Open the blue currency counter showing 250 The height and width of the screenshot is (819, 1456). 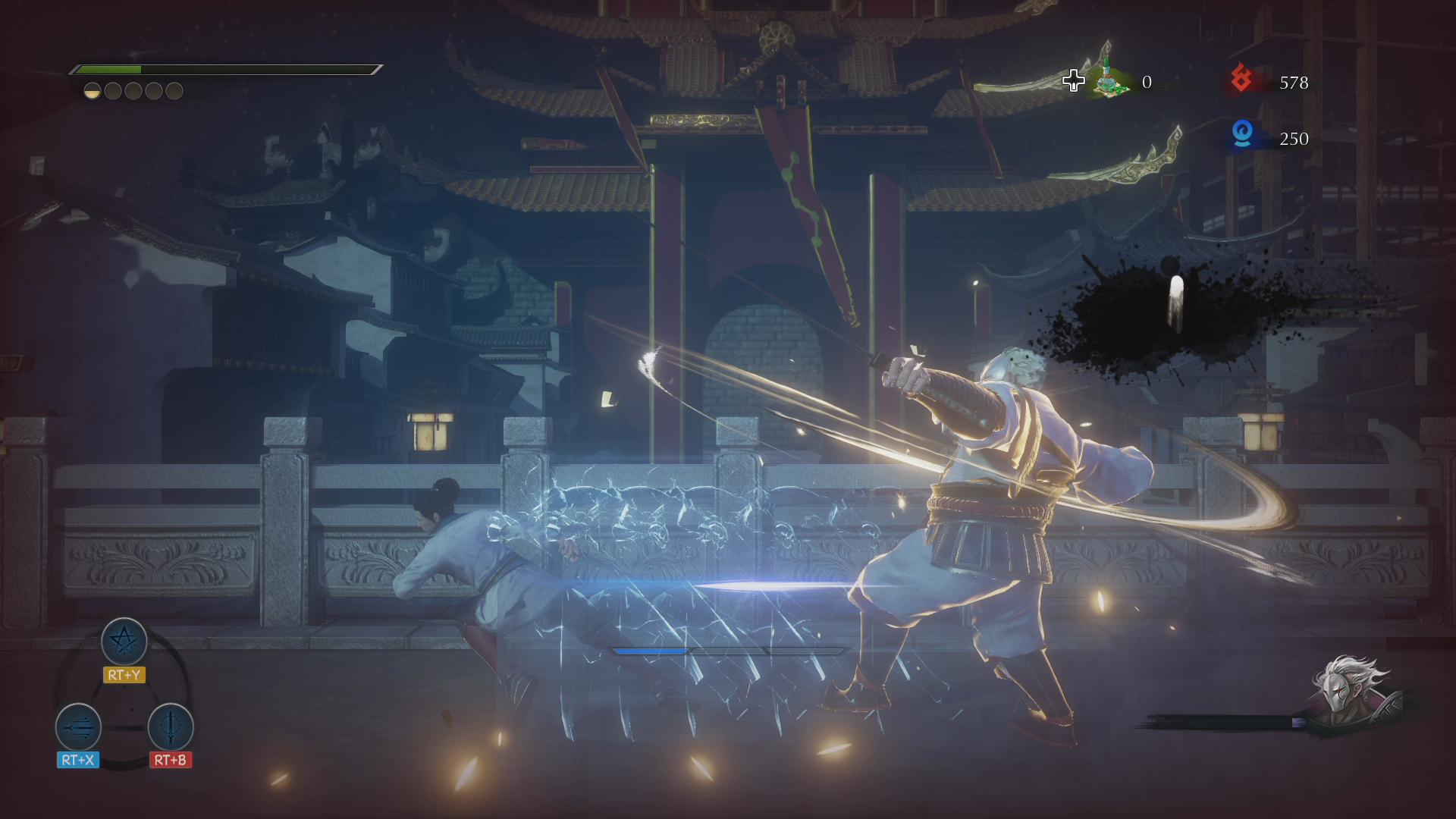[x=1293, y=139]
